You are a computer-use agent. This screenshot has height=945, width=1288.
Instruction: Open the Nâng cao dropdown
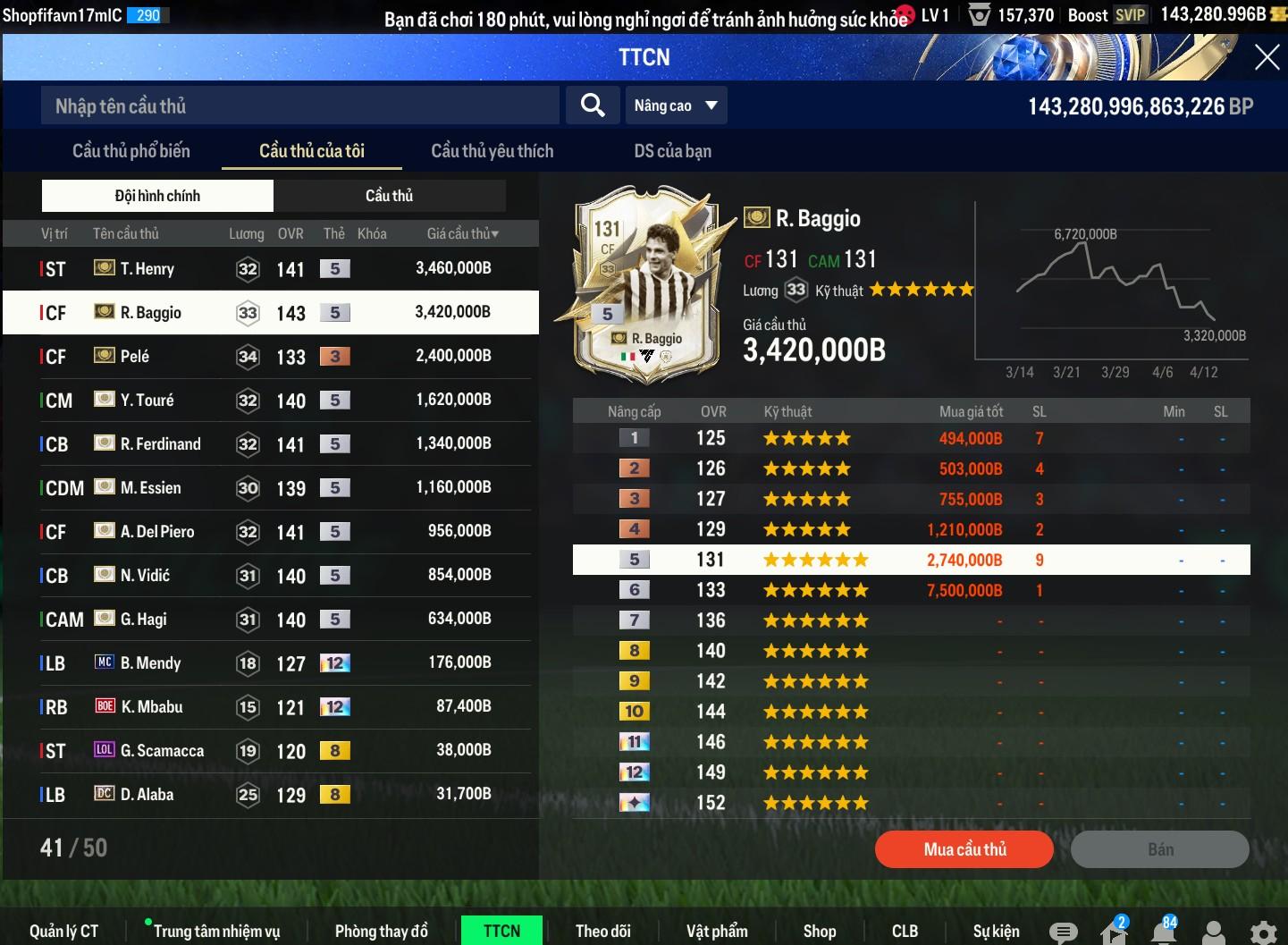tap(676, 105)
